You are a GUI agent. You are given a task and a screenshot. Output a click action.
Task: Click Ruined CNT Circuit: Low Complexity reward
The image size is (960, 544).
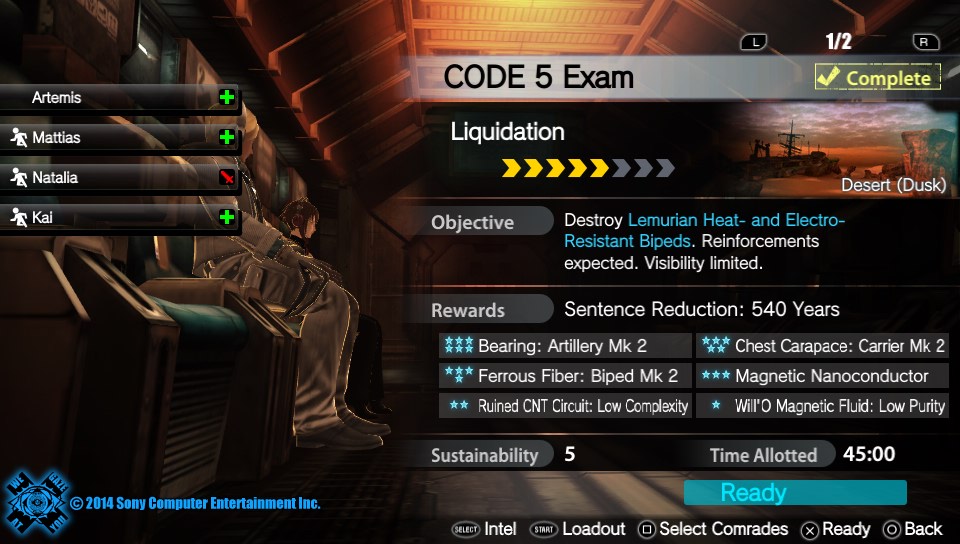(x=565, y=406)
